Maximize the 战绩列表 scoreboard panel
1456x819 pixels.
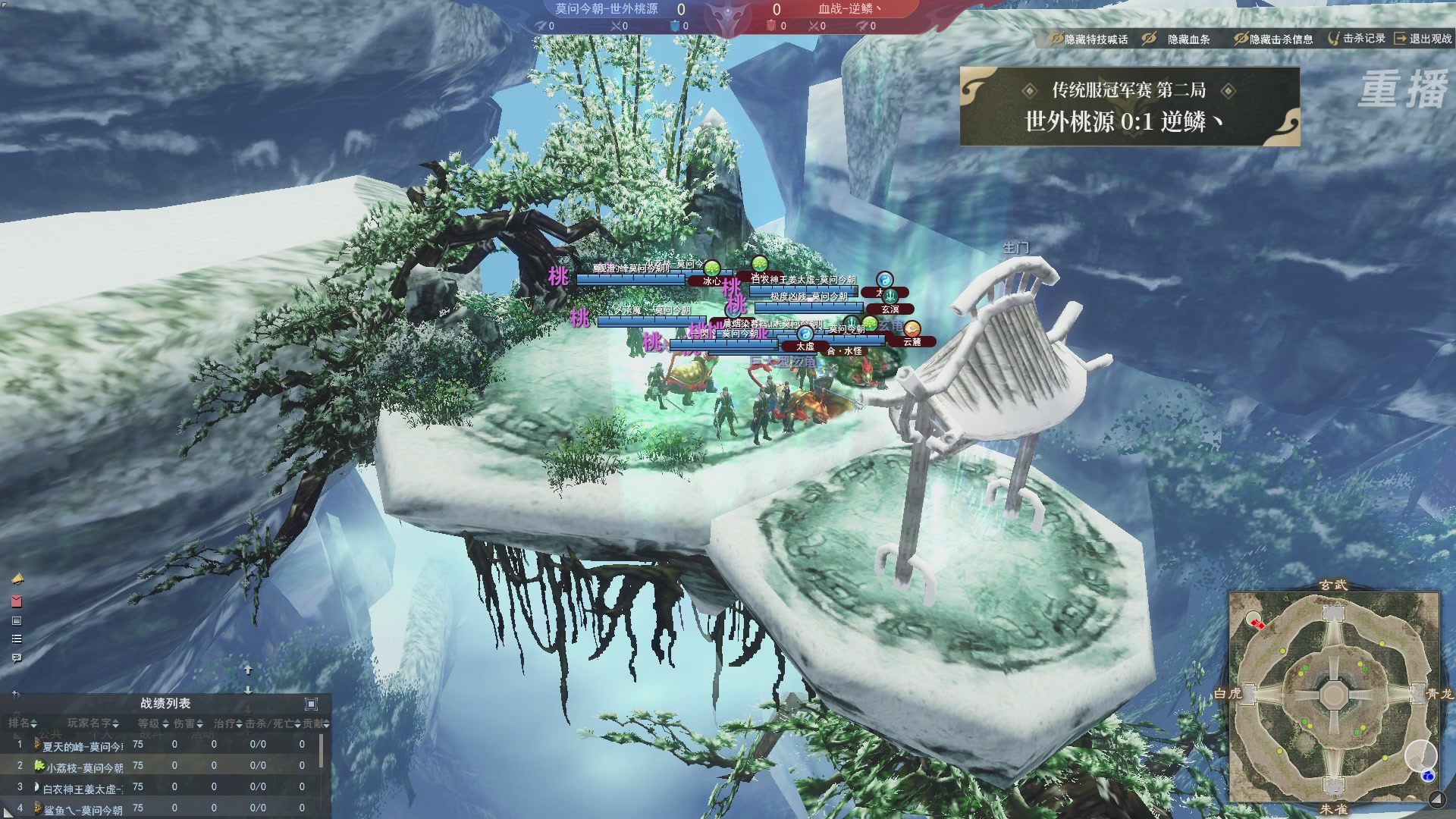311,704
